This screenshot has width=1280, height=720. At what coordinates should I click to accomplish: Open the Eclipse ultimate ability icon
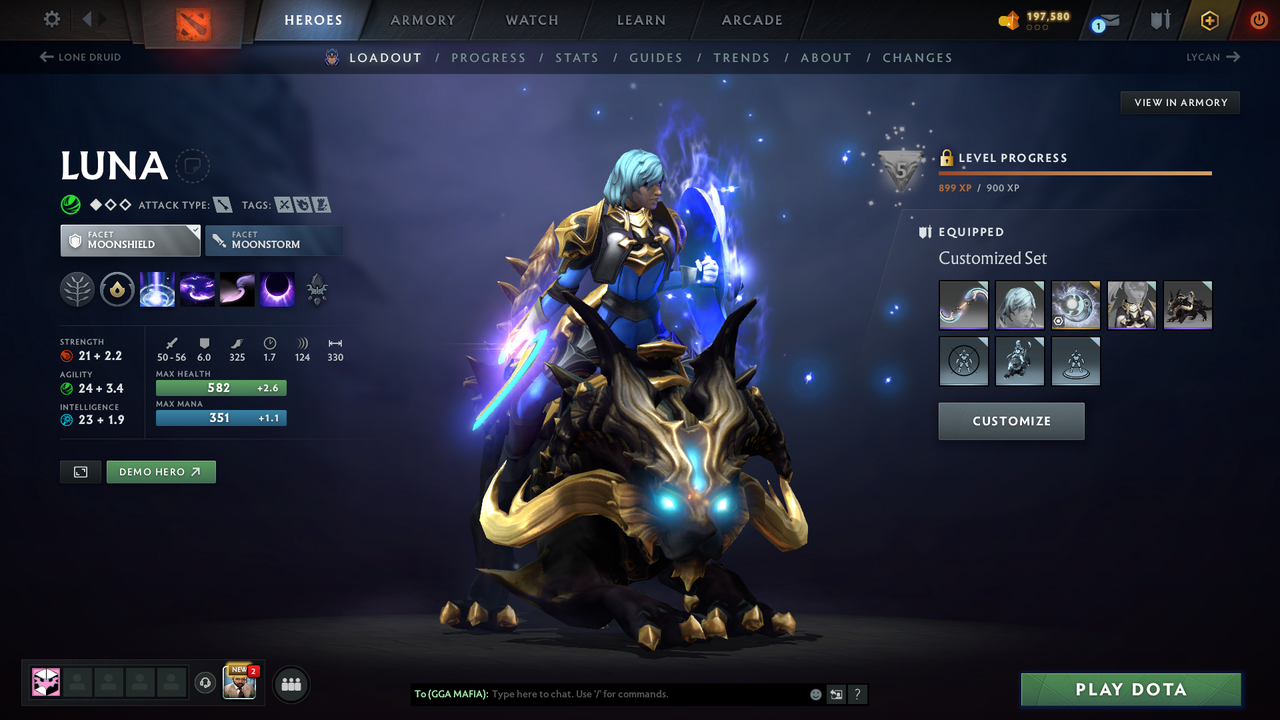pos(276,289)
